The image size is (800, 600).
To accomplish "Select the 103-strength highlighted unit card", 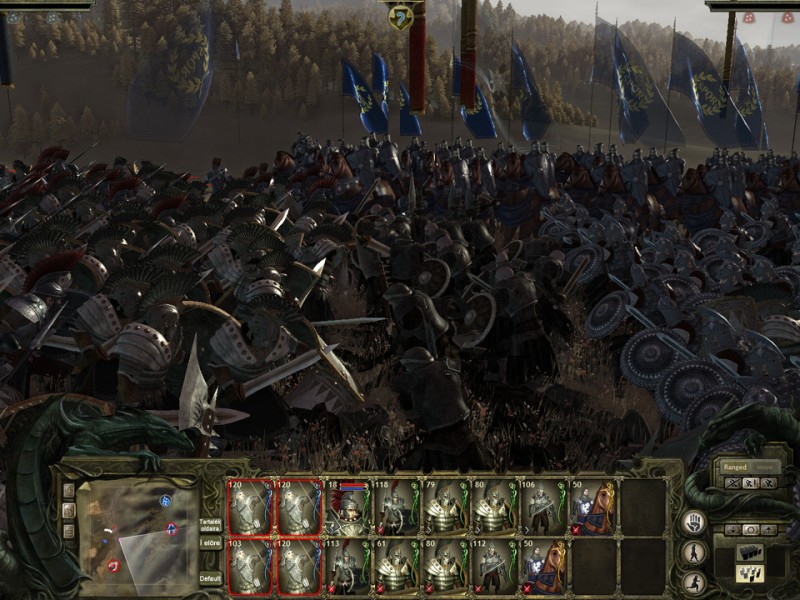I will coord(250,567).
